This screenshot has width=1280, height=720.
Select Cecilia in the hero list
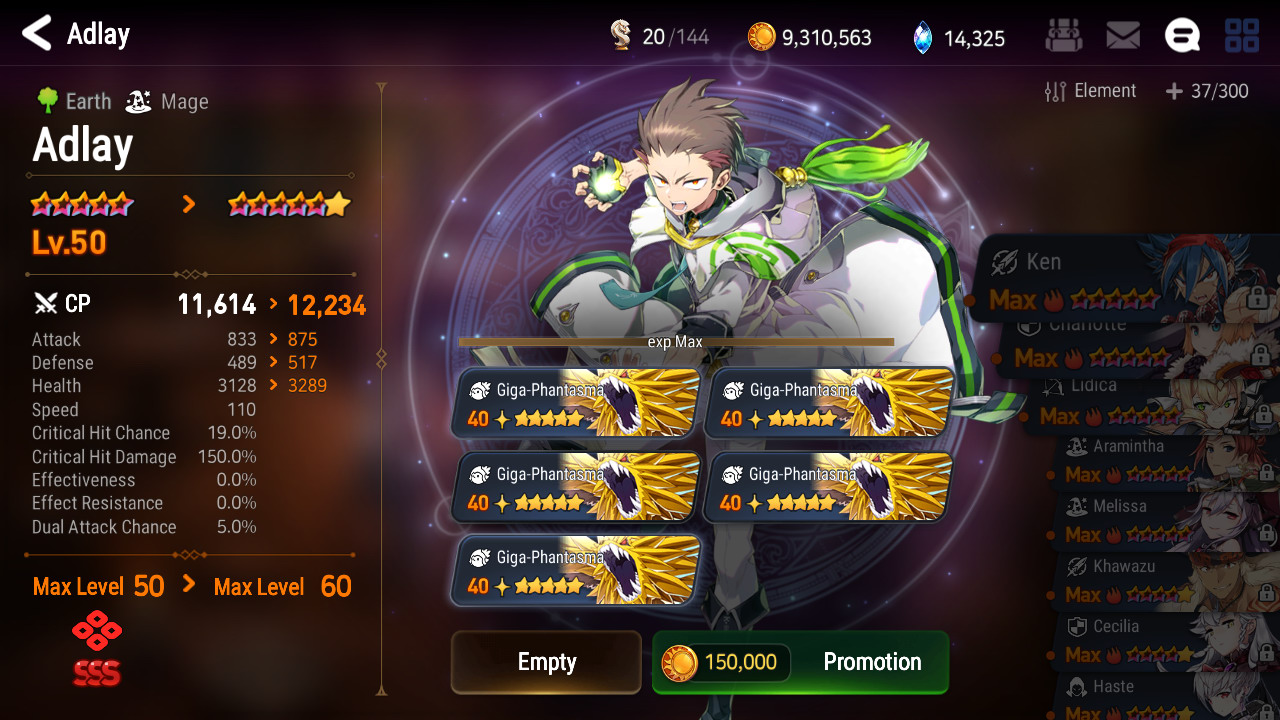pyautogui.click(x=1160, y=641)
